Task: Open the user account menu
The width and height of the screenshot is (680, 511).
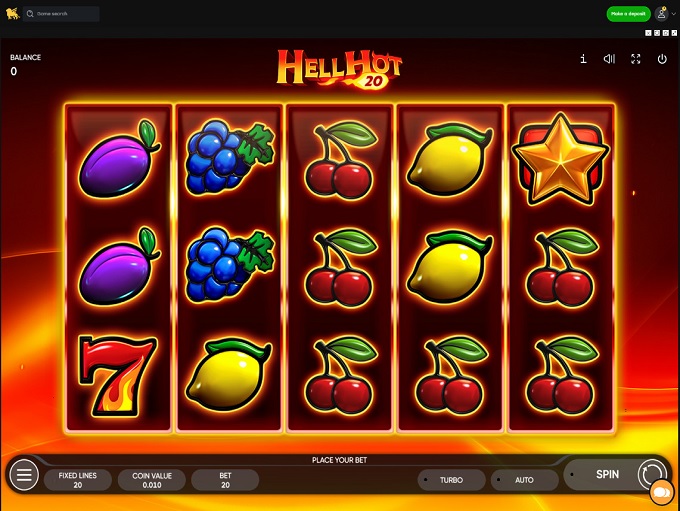Action: [661, 14]
